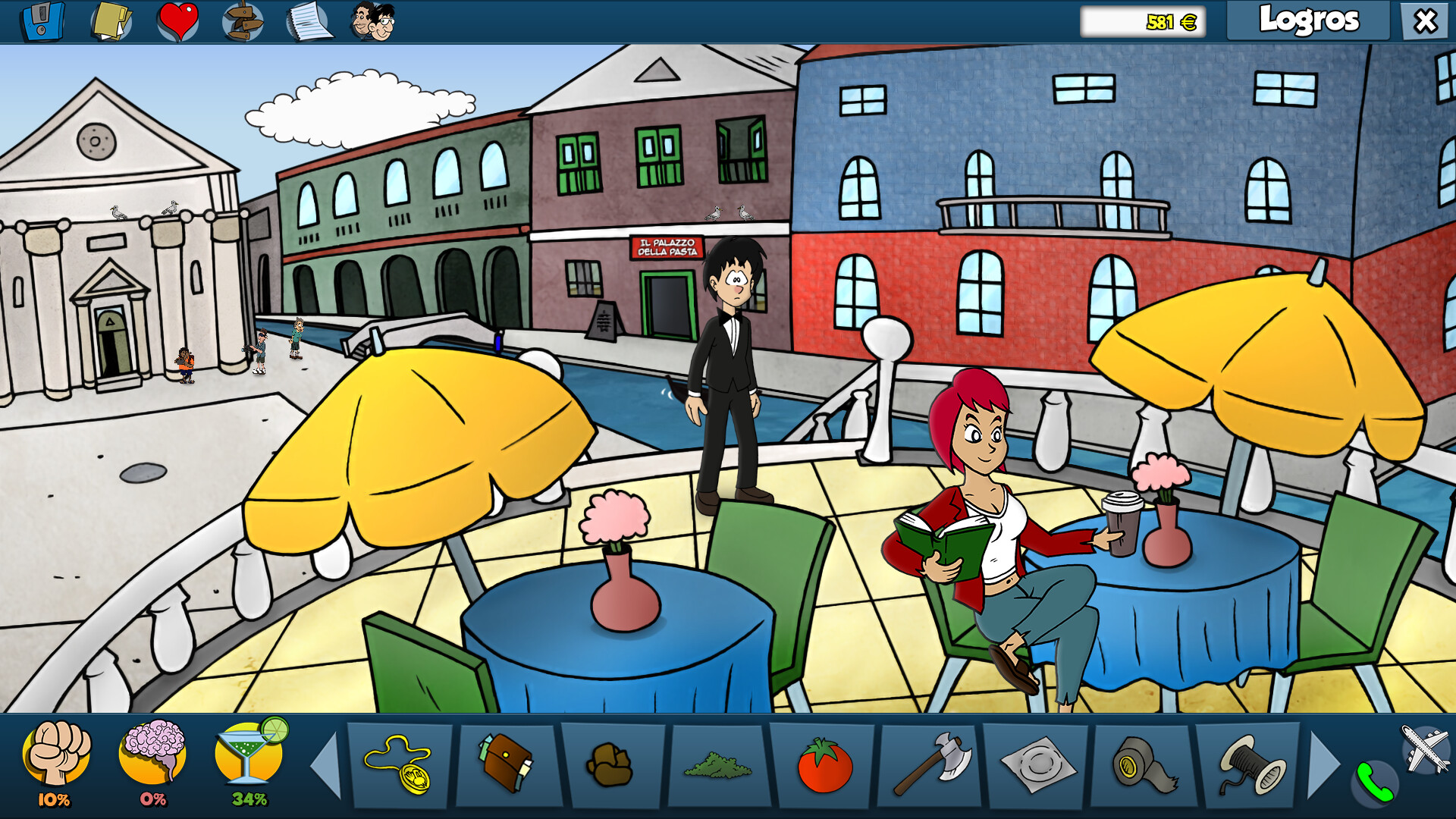Select the duct tape inventory item
Viewport: 1456px width, 819px height.
click(1147, 768)
